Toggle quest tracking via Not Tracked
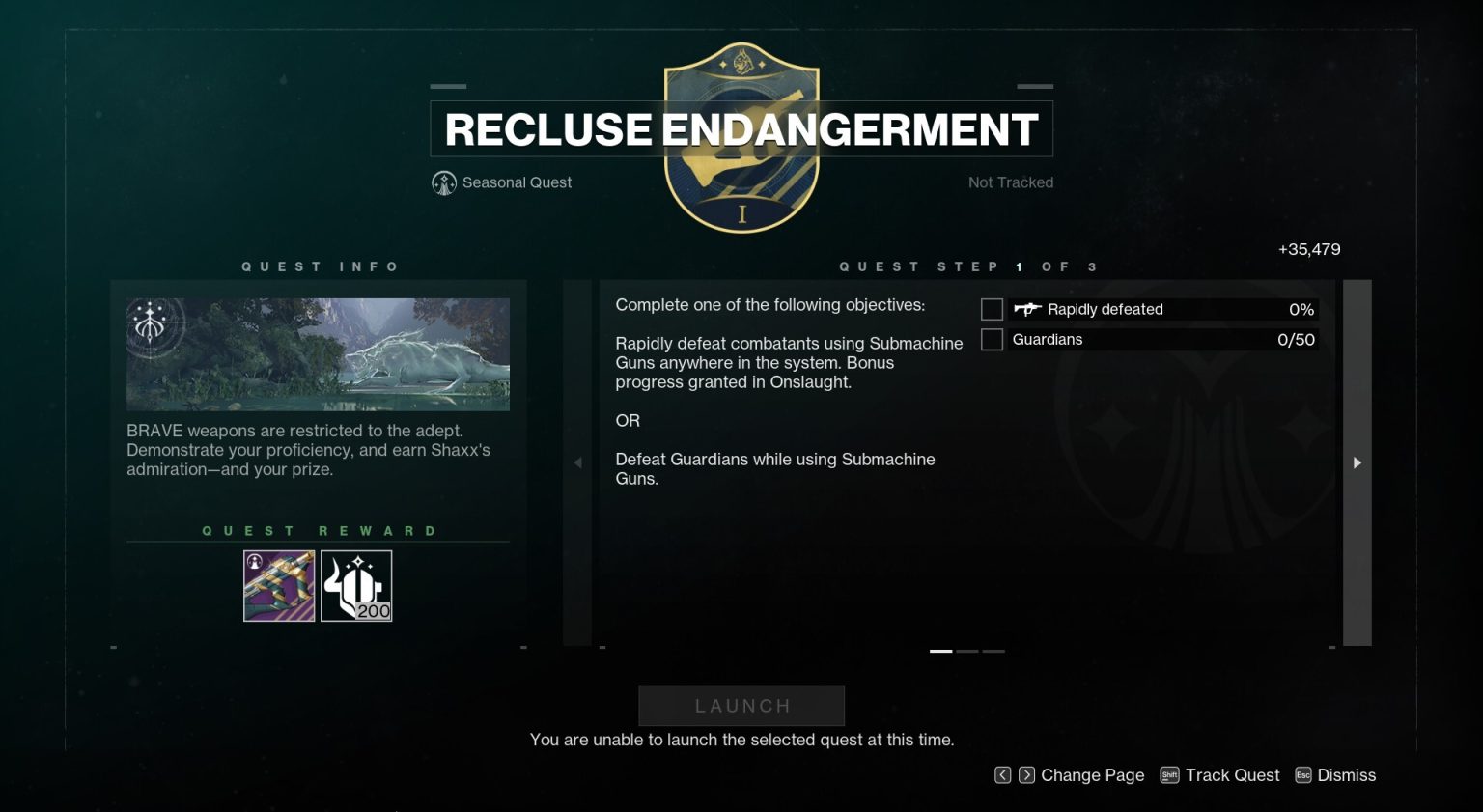This screenshot has height=812, width=1483. pyautogui.click(x=1010, y=182)
